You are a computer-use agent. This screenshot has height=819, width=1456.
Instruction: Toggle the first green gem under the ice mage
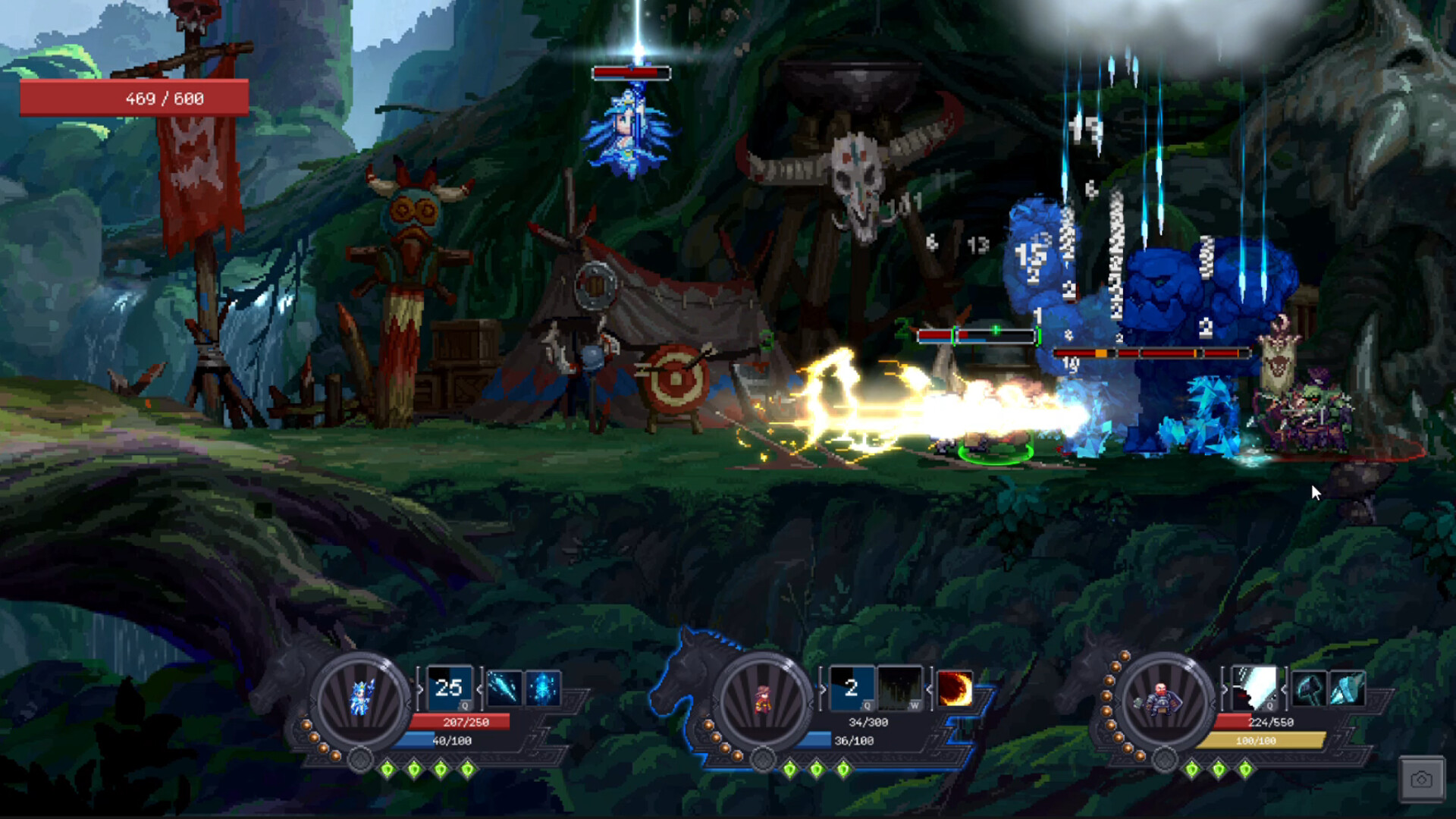click(387, 770)
